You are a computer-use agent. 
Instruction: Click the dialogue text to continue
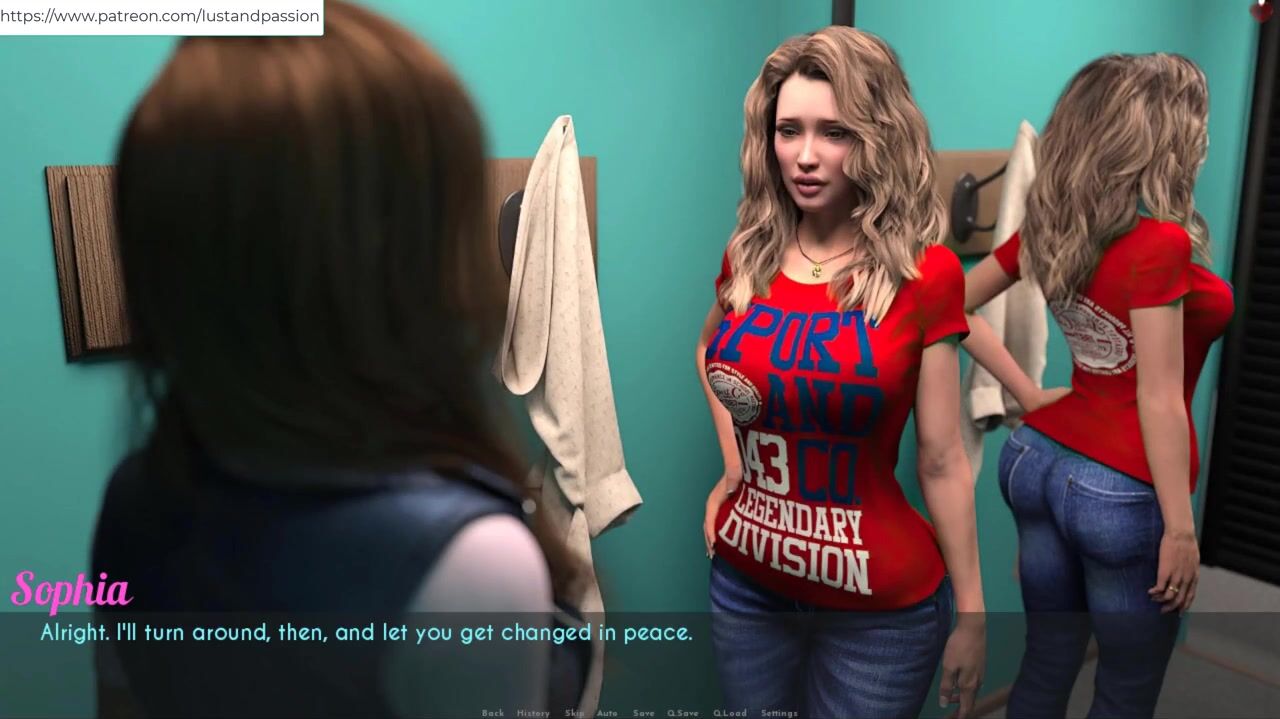click(x=366, y=633)
